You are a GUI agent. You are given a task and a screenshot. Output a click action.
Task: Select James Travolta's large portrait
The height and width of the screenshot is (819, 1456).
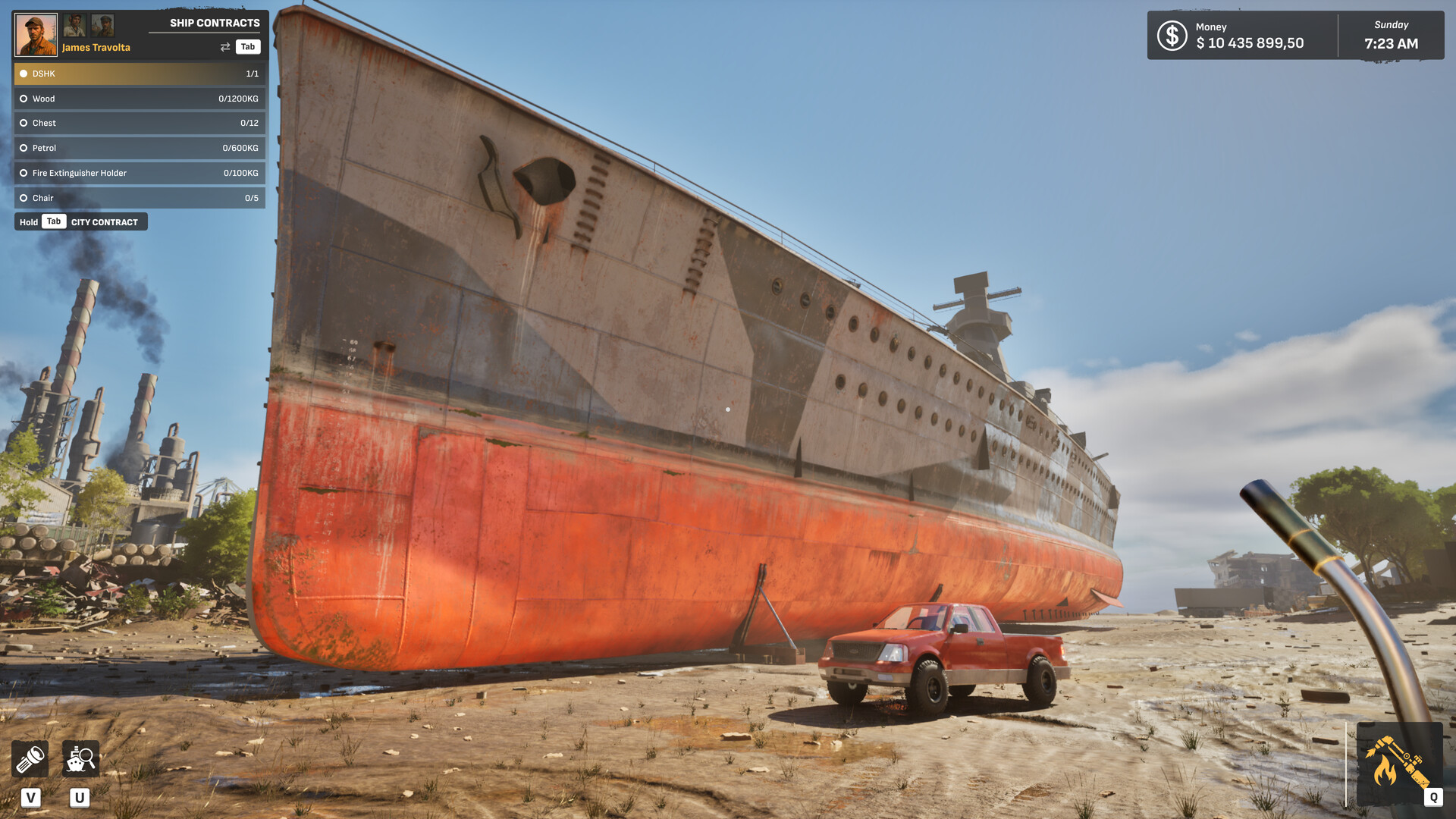click(36, 35)
